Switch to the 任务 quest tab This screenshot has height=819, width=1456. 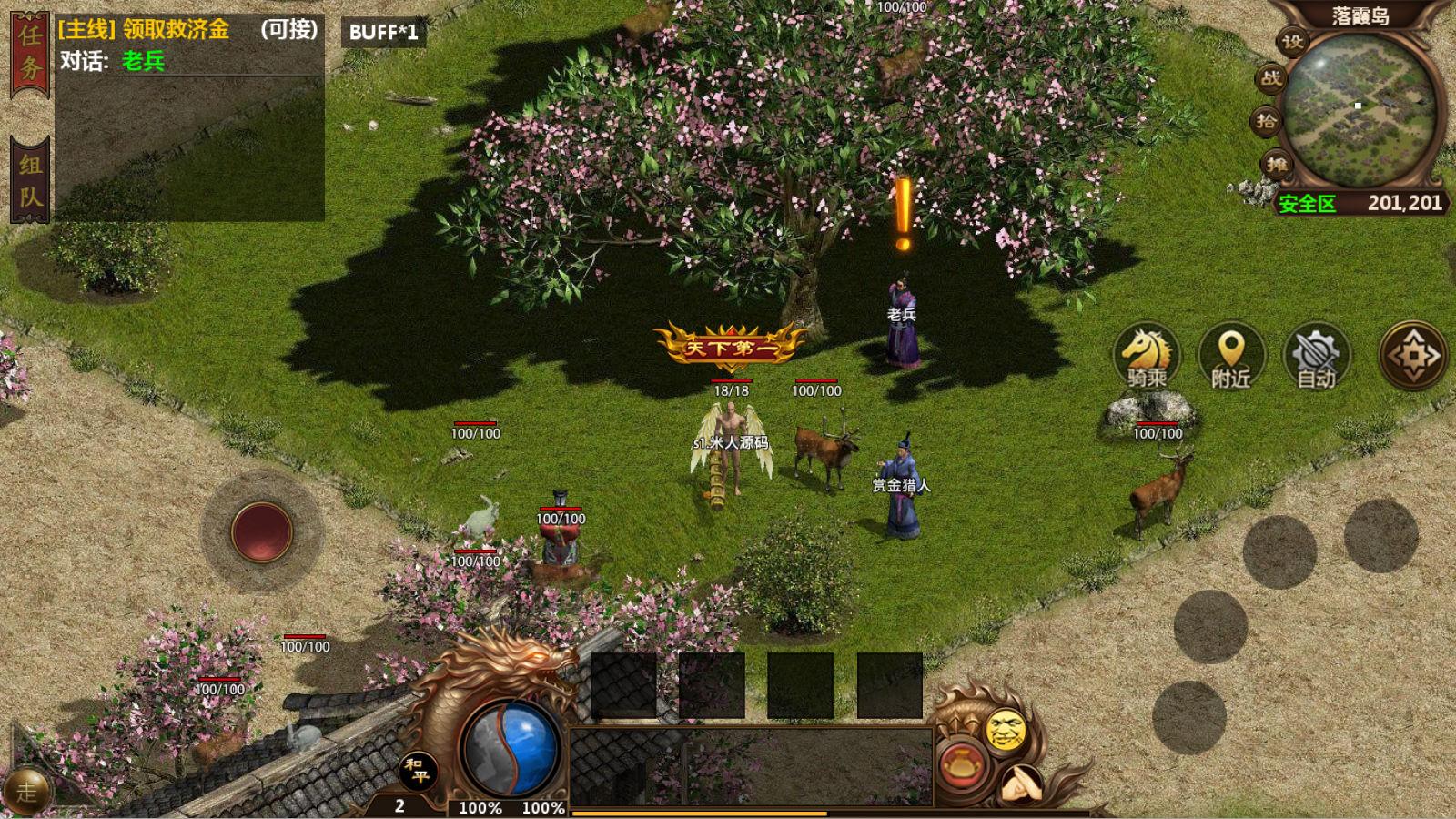pyautogui.click(x=30, y=55)
